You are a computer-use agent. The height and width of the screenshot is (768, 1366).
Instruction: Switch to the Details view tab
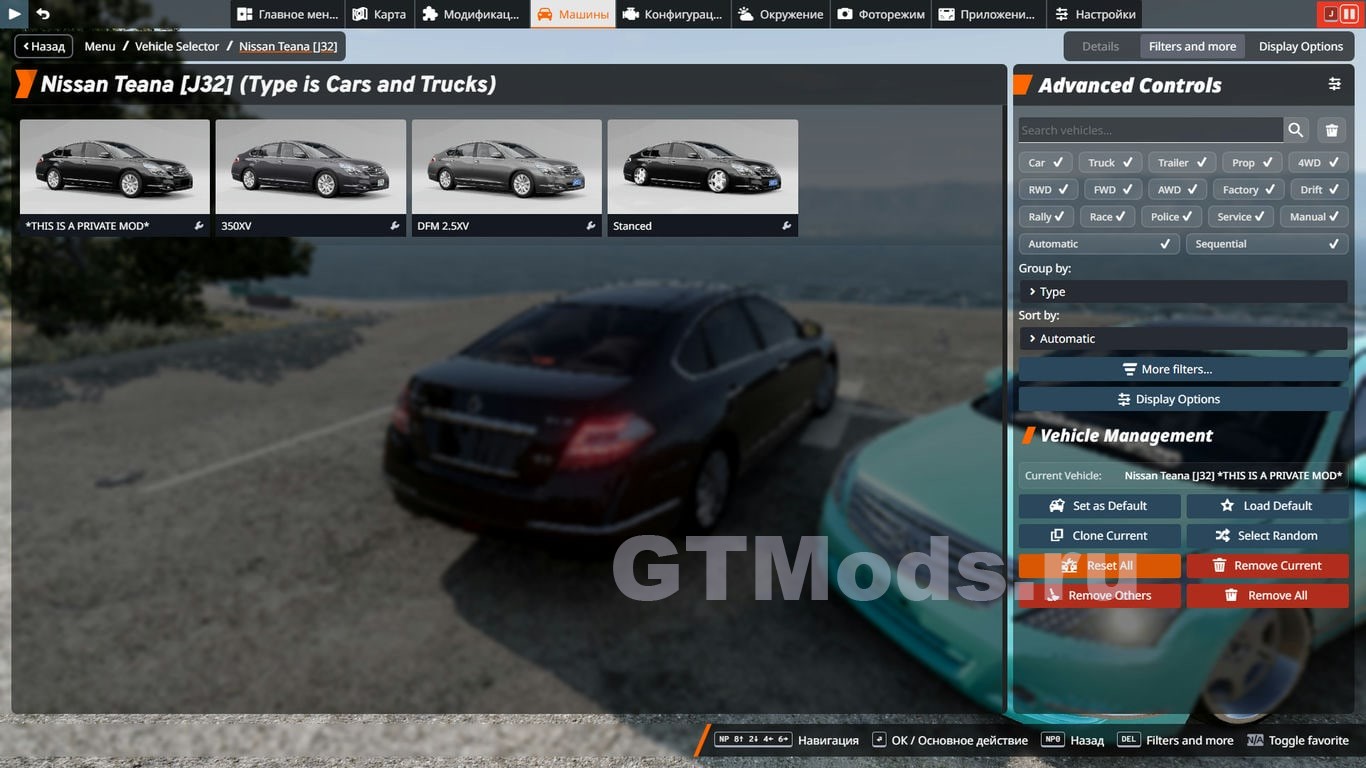coord(1100,46)
